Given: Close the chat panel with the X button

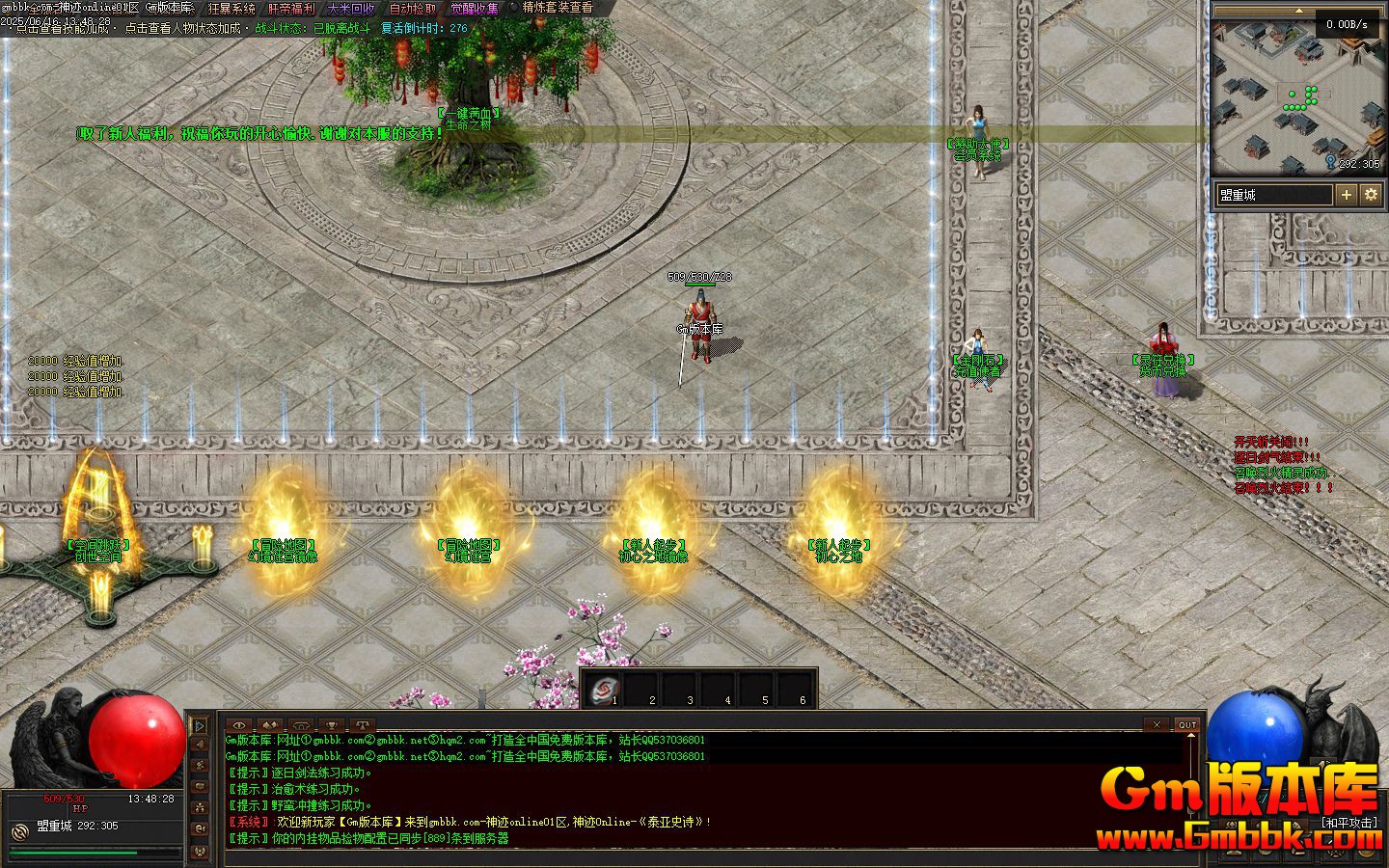Looking at the screenshot, I should point(1155,724).
